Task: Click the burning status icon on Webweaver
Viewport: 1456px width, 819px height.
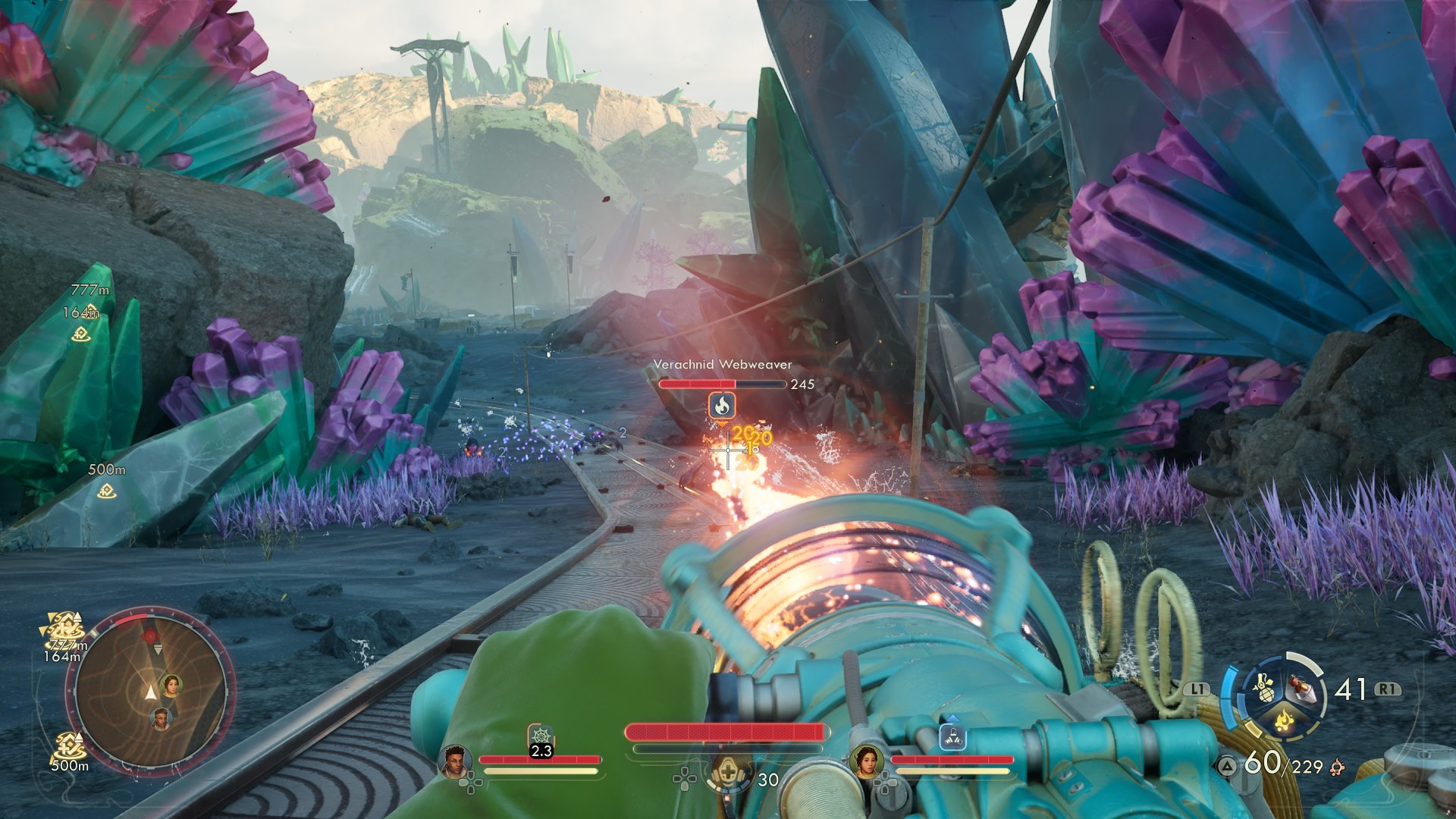Action: point(722,405)
